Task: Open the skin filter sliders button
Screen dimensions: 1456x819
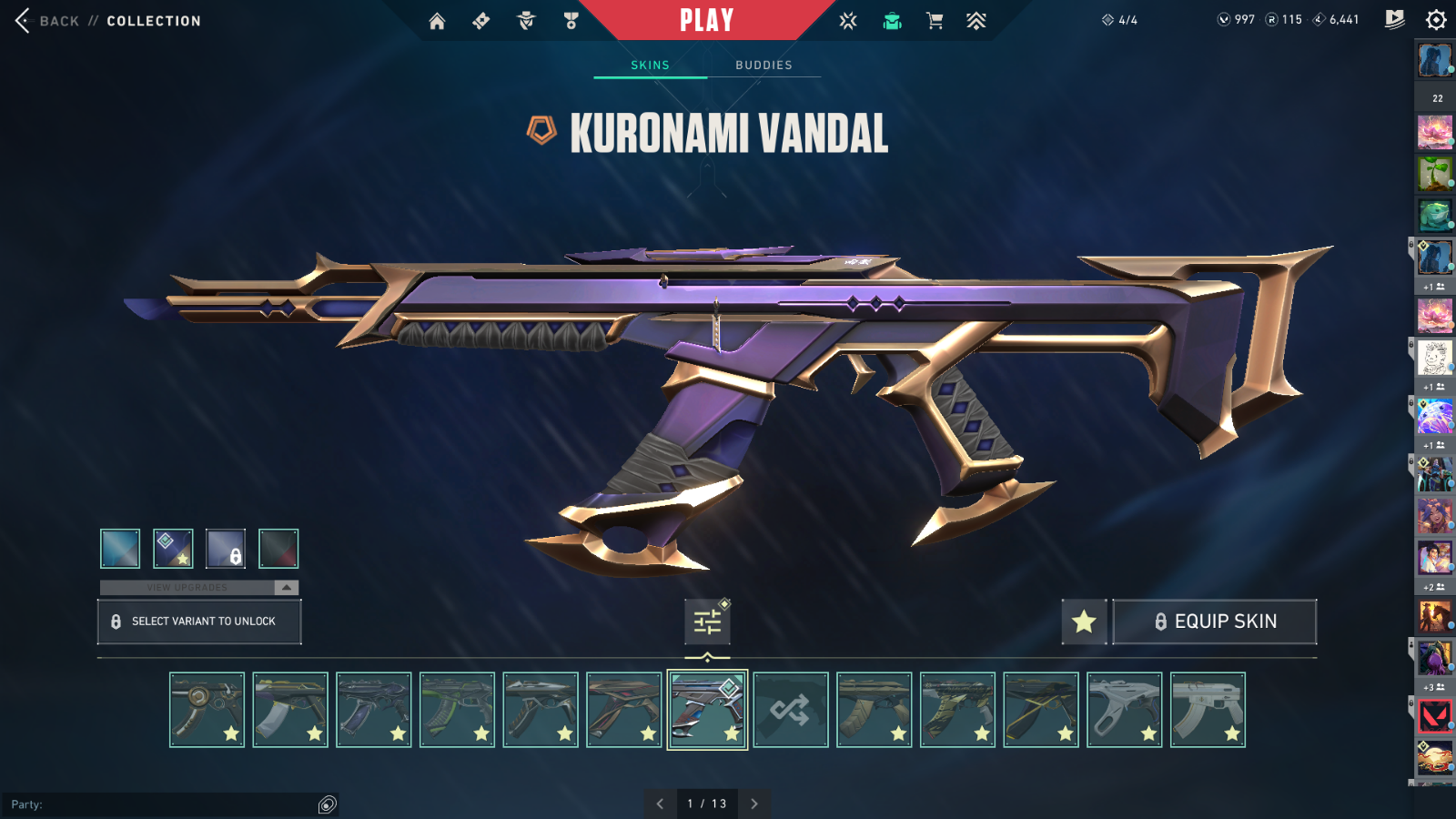Action: click(x=707, y=622)
